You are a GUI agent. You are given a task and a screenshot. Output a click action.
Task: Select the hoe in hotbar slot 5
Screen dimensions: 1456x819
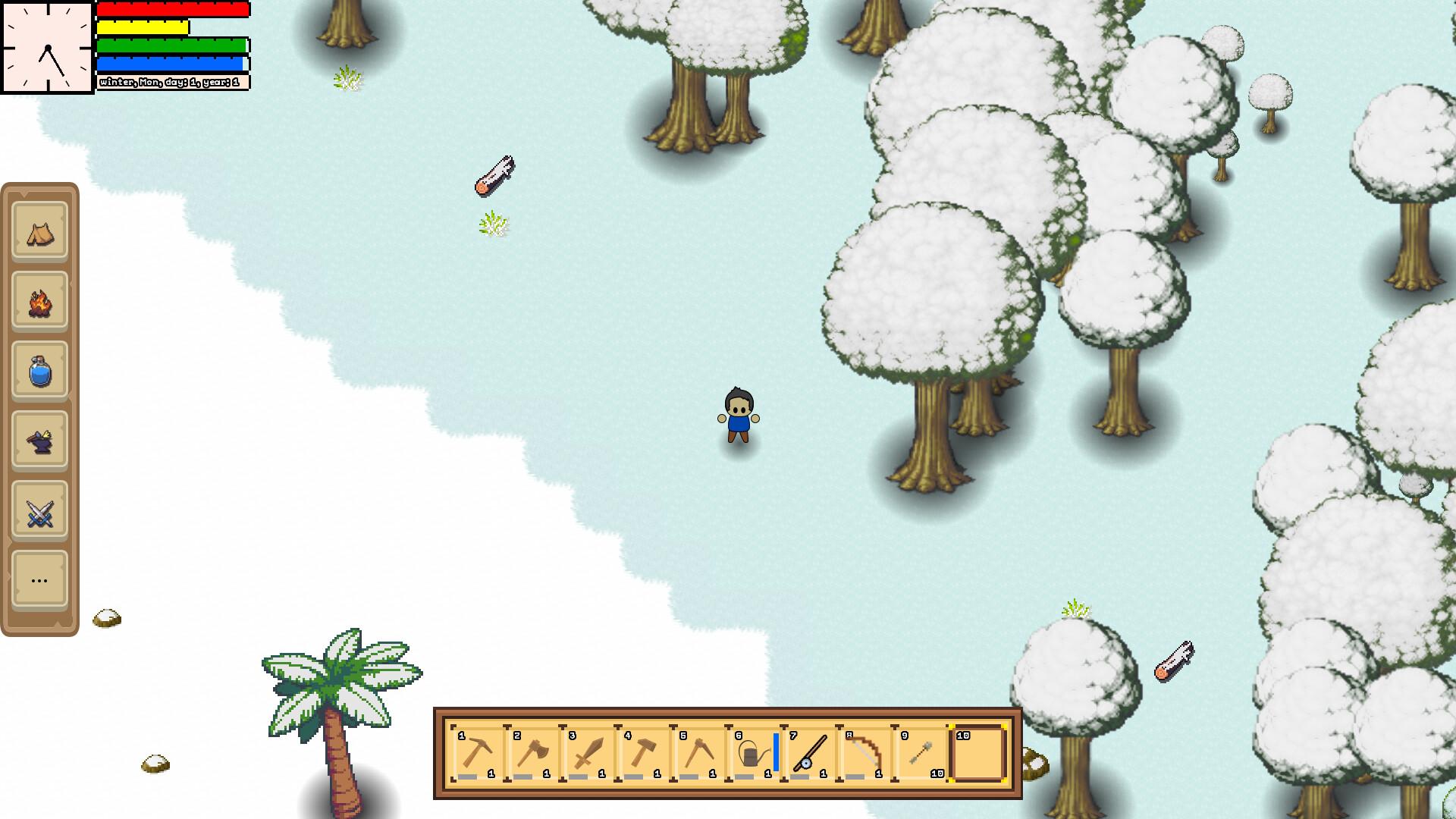(701, 753)
